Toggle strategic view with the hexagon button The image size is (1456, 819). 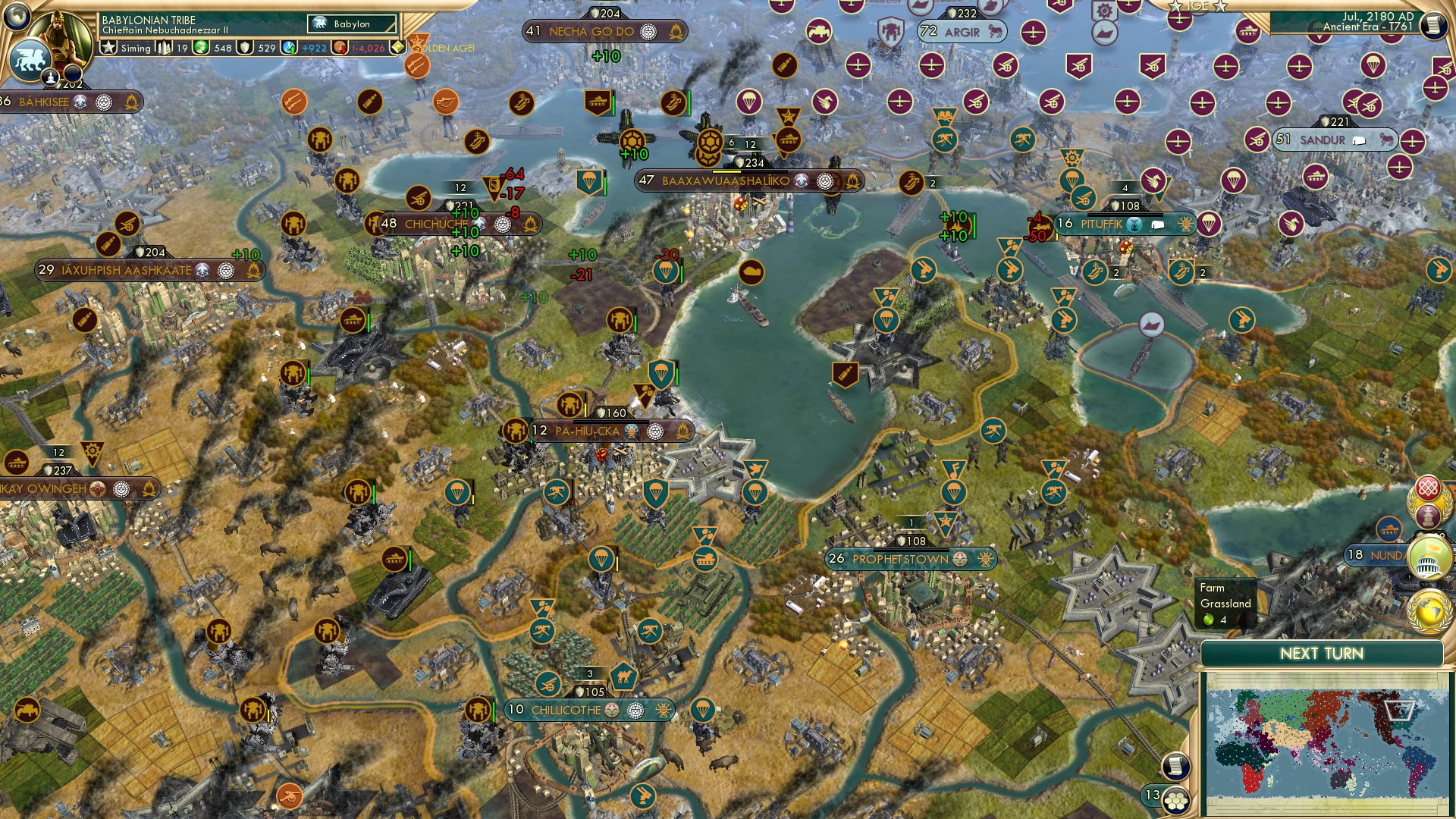1176,801
